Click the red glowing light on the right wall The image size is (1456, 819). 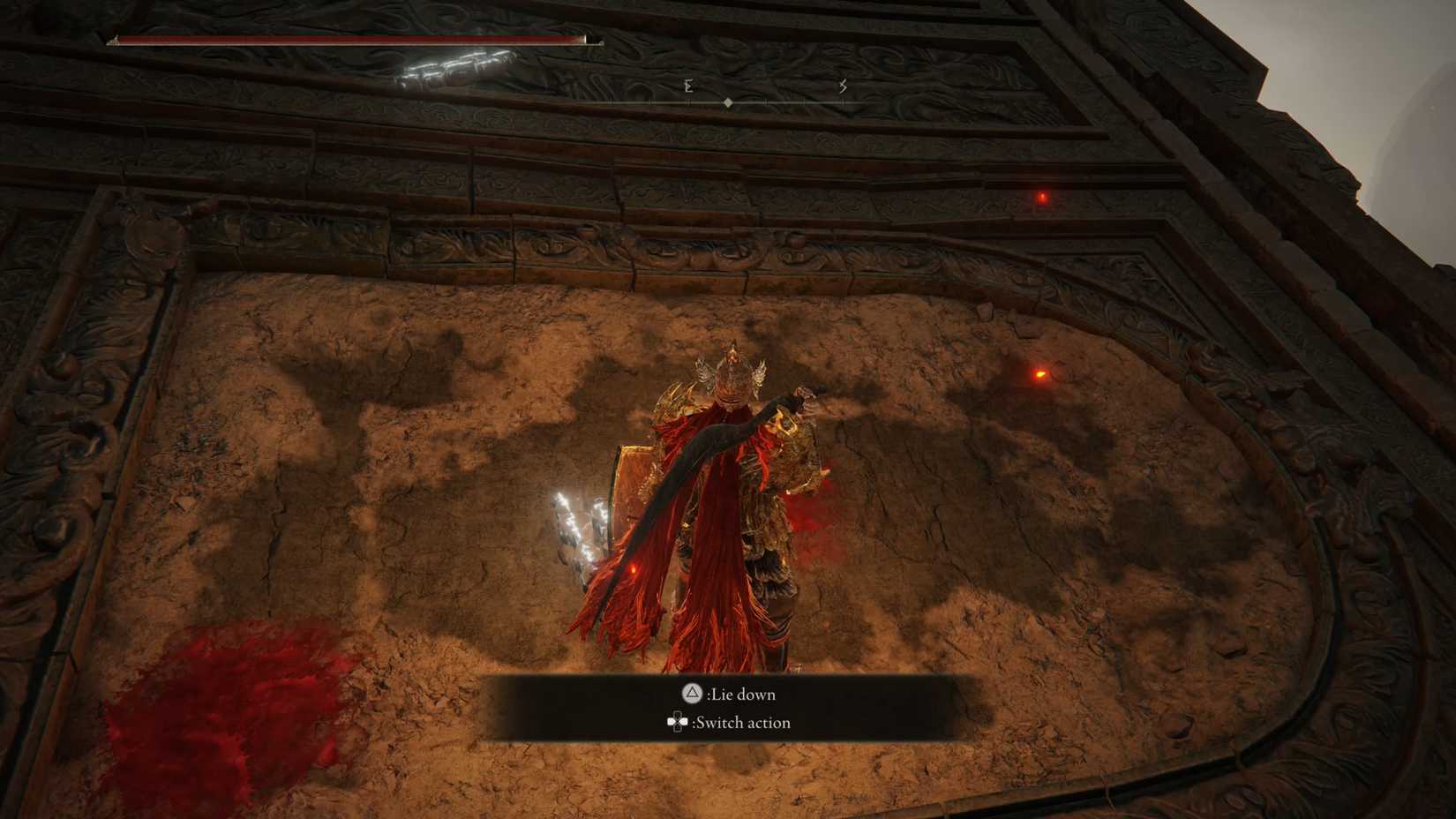(x=1042, y=198)
